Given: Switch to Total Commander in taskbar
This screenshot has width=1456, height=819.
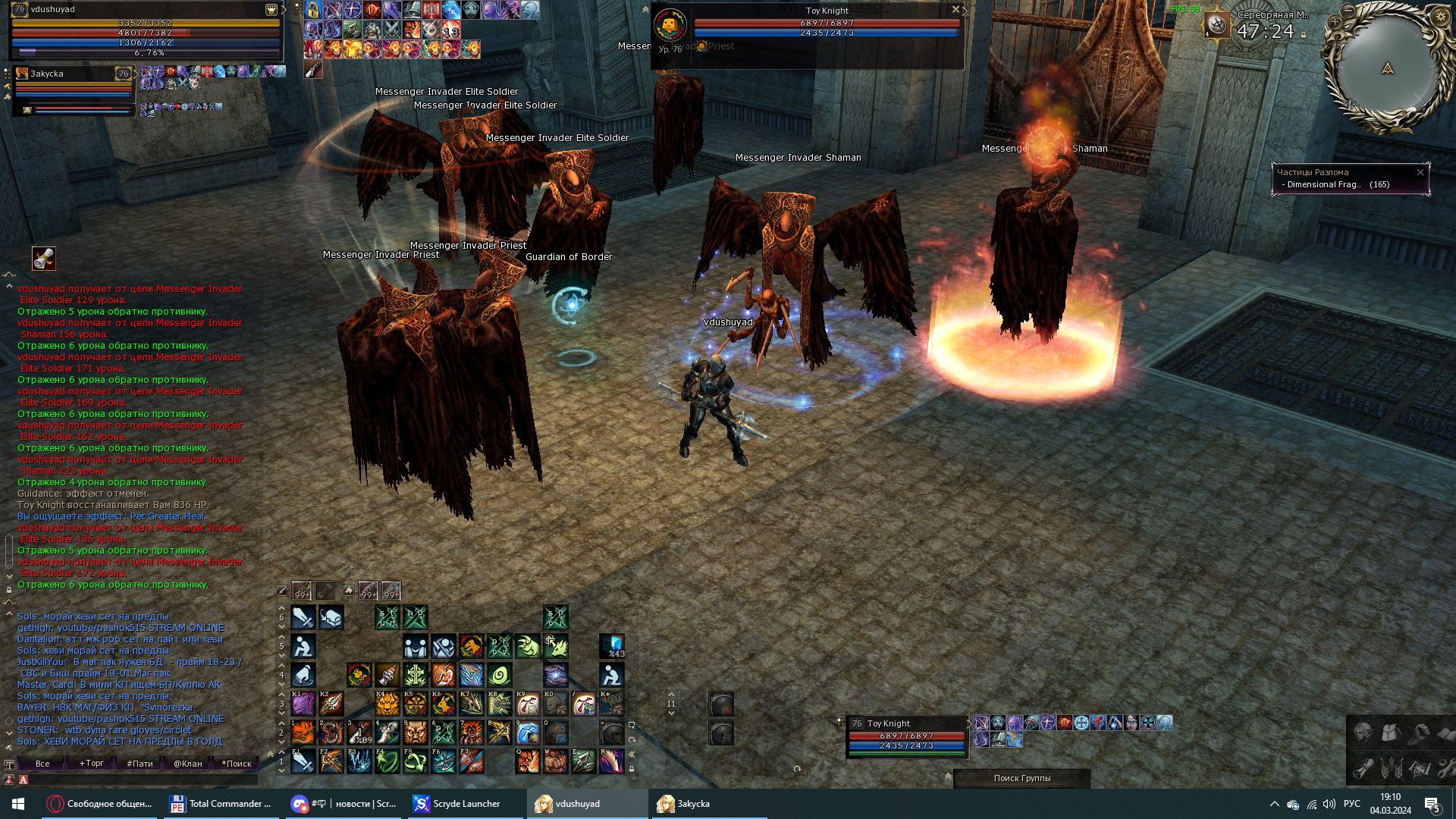Looking at the screenshot, I should (x=220, y=804).
